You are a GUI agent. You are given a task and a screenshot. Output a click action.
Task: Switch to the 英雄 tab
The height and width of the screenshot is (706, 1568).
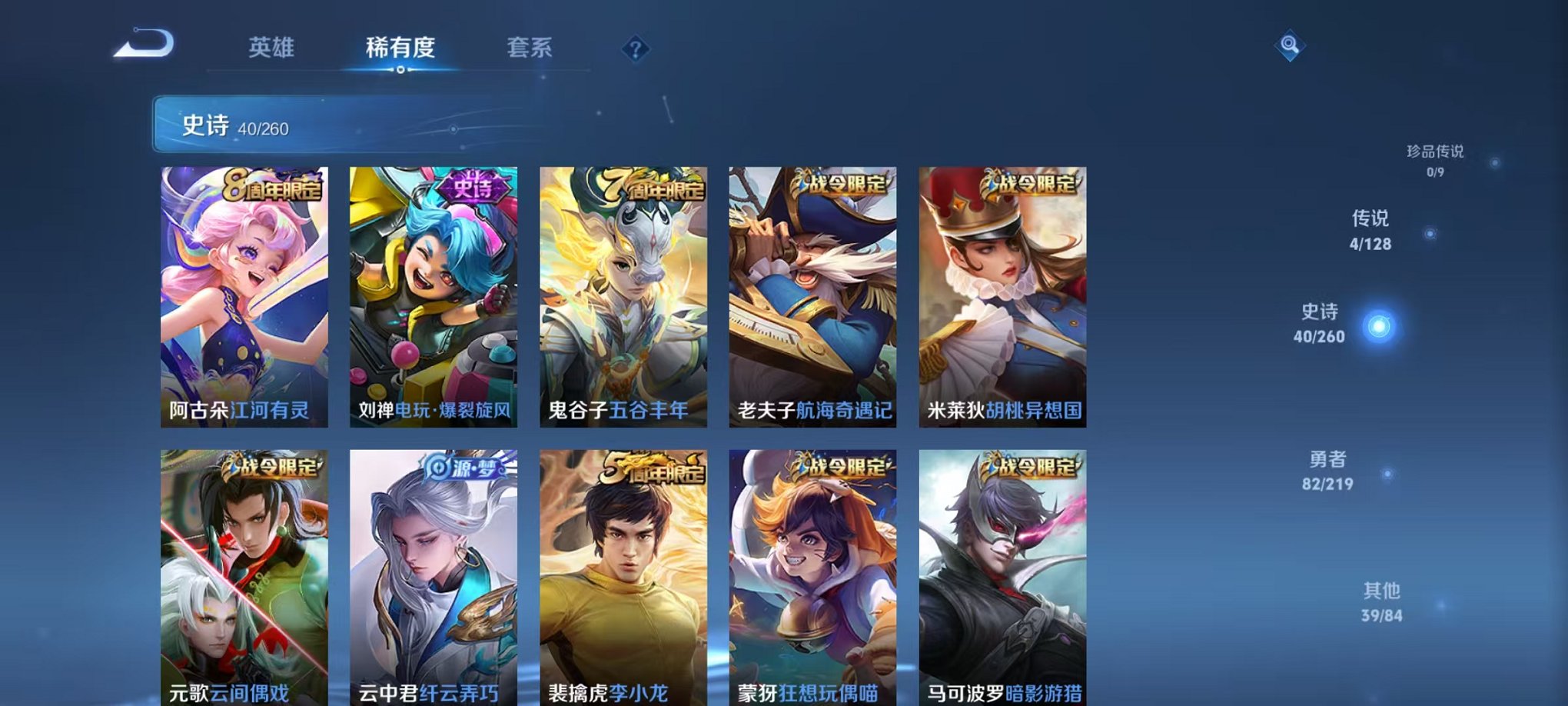coord(271,48)
